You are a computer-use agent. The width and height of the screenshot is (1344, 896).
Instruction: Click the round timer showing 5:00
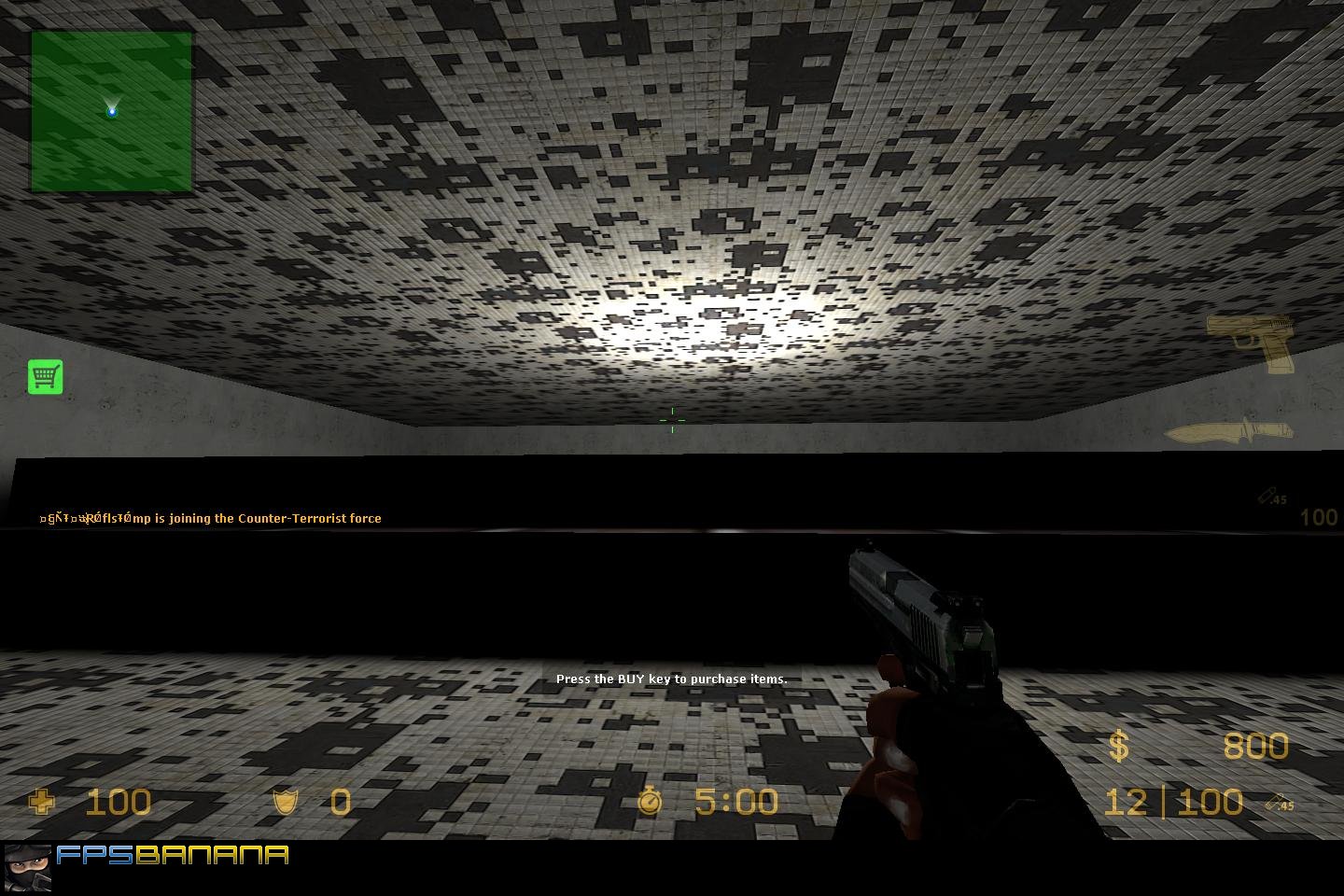pos(735,801)
